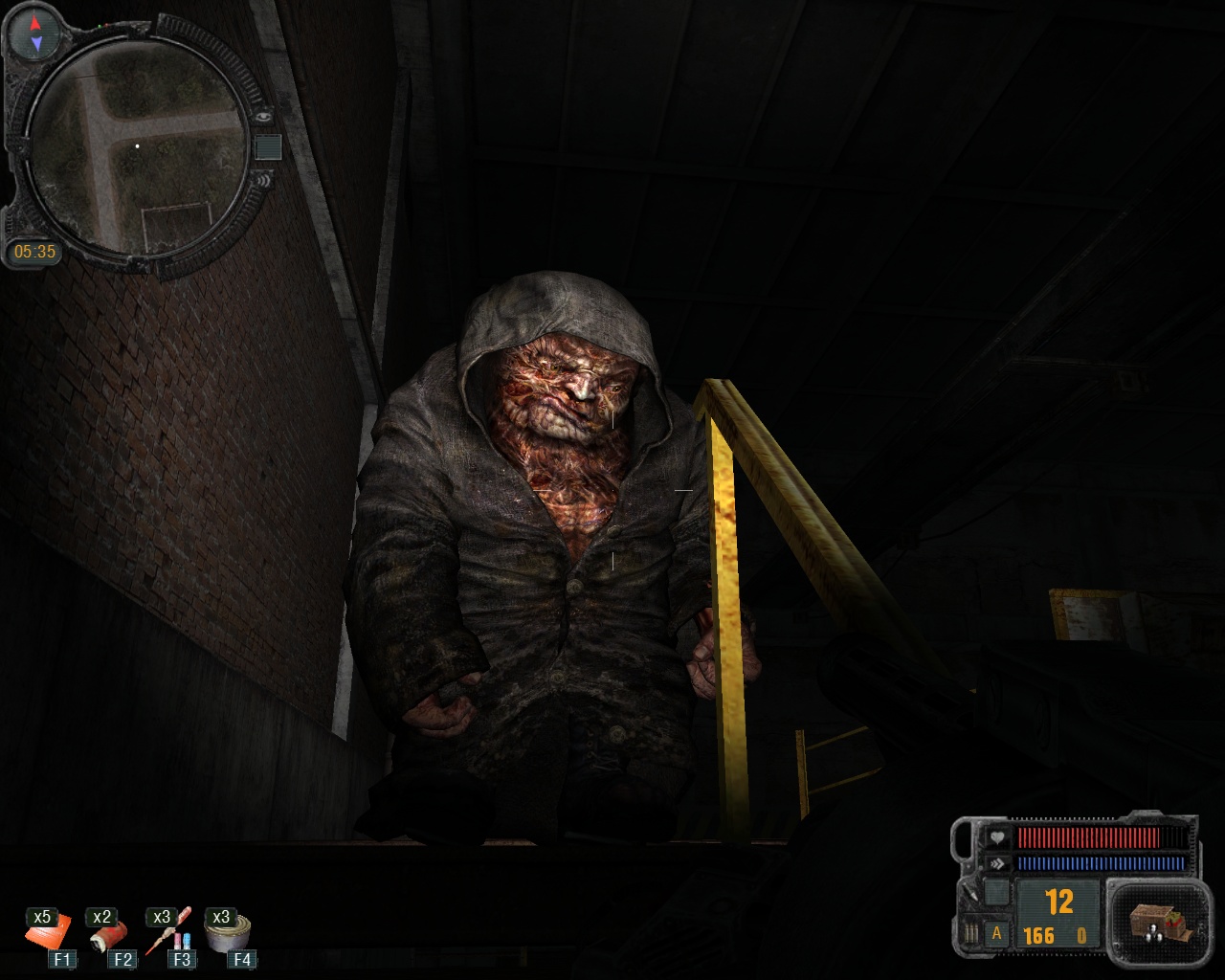Click the three-bullets ammo type icon

(x=970, y=933)
